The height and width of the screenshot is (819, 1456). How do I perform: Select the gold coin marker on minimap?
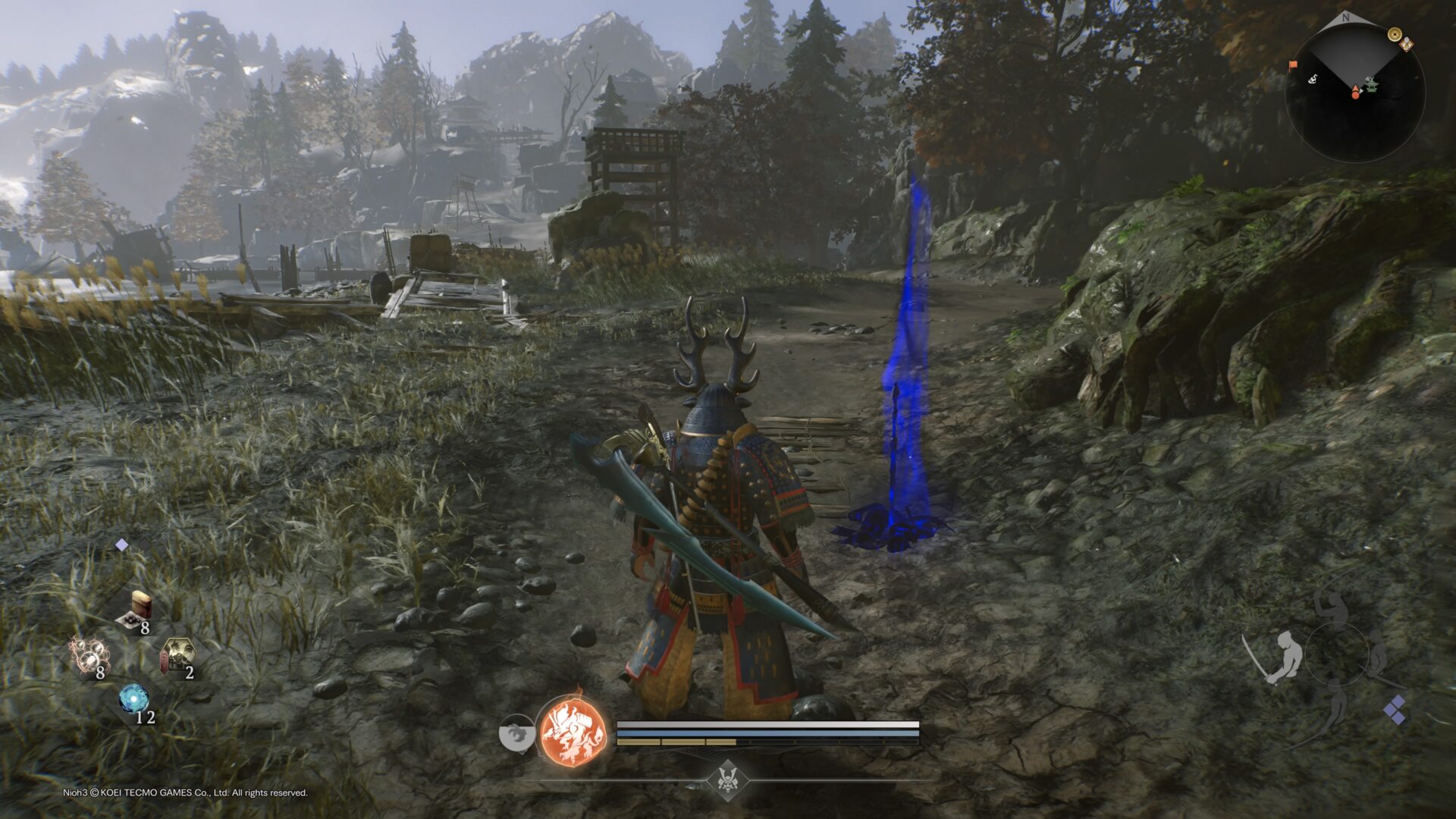tap(1394, 34)
